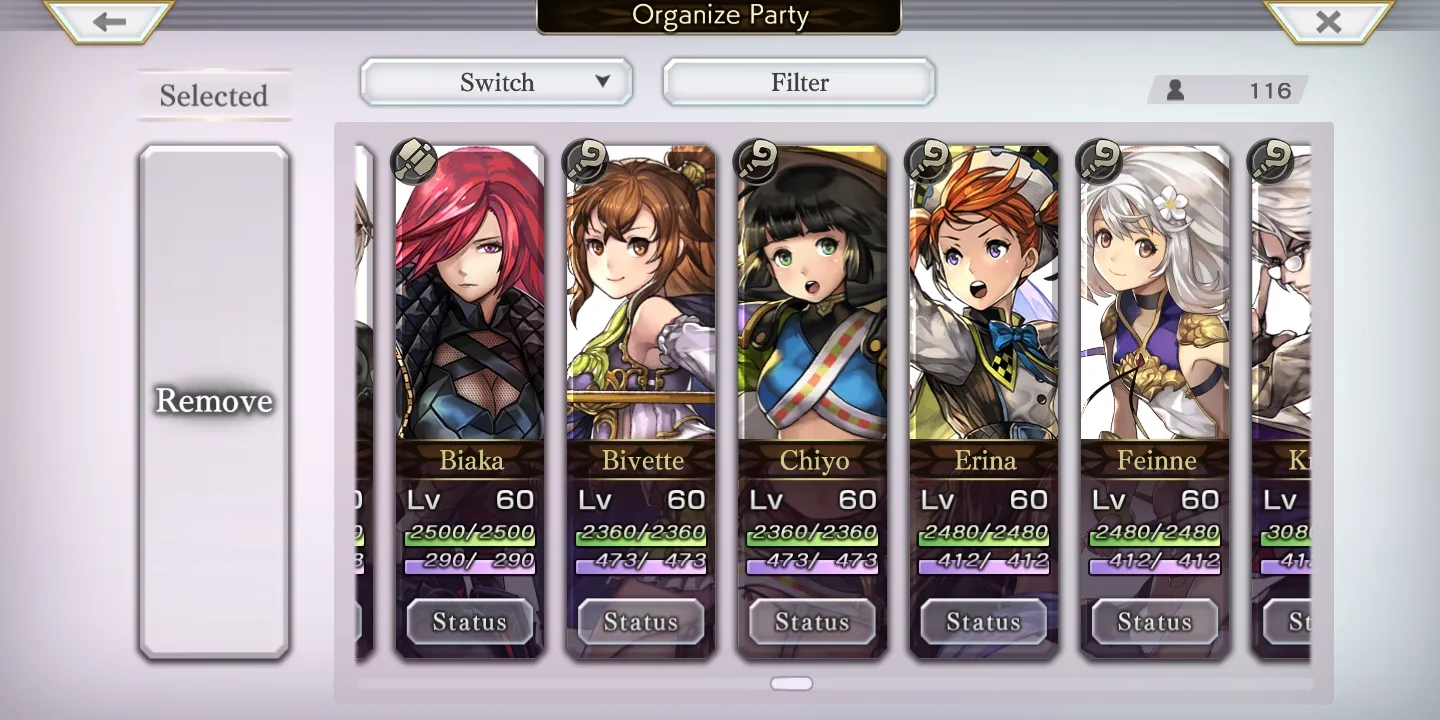1440x720 pixels.
Task: Check Erina's Status
Action: (984, 622)
